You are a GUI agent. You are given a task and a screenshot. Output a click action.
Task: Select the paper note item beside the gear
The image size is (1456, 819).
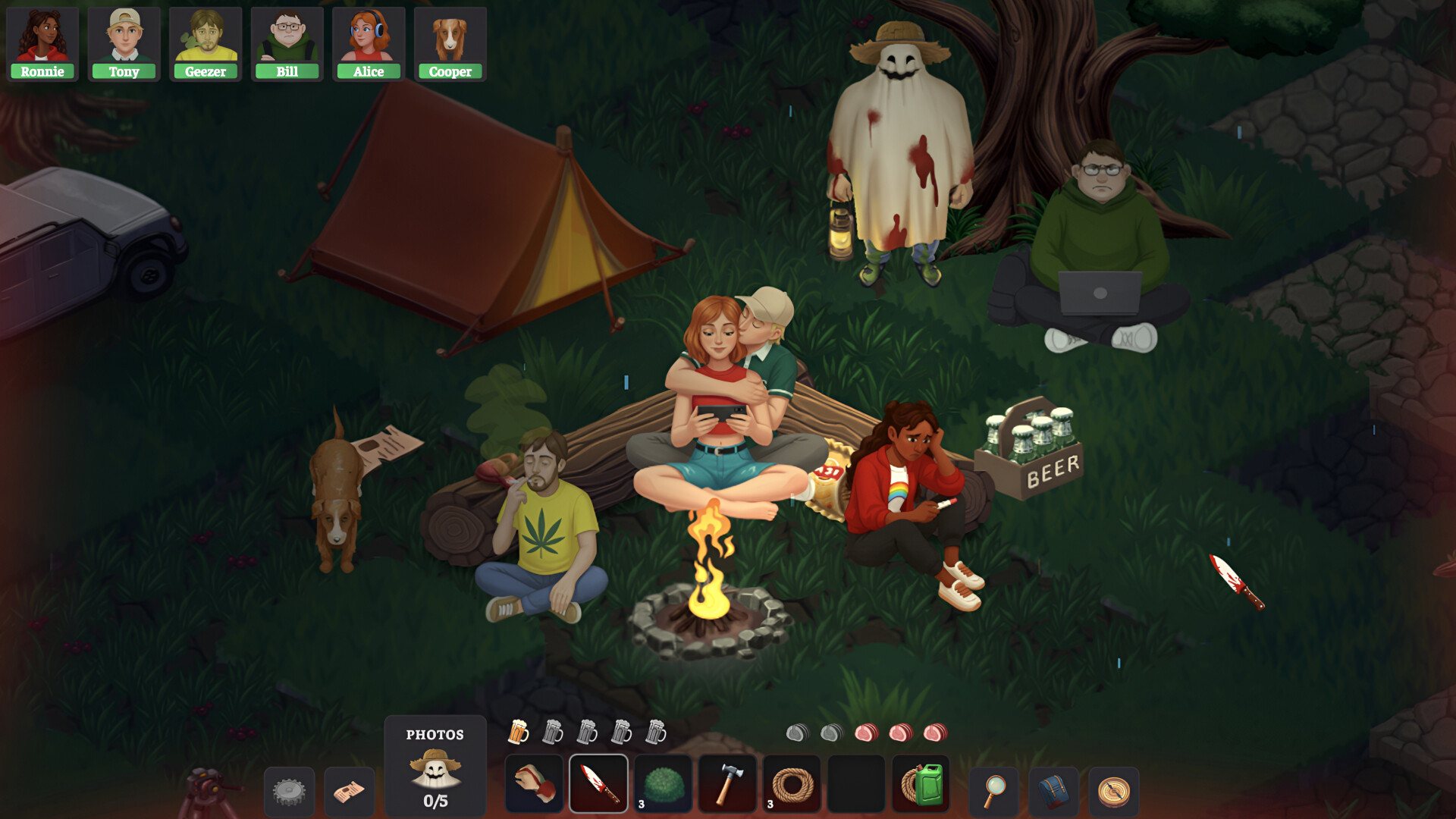(347, 791)
